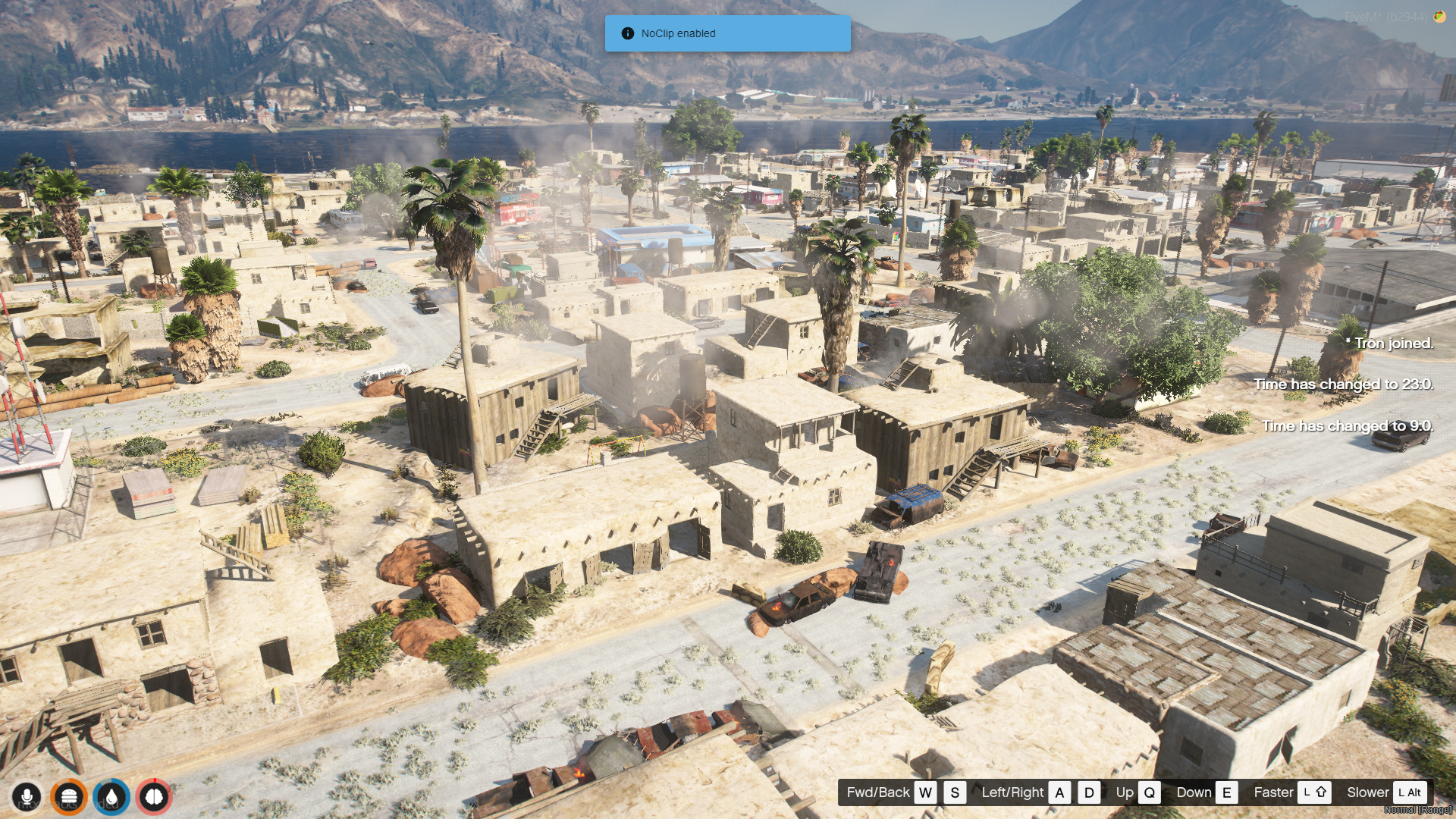Click the microphone voice status icon
The width and height of the screenshot is (1456, 819).
pyautogui.click(x=27, y=797)
